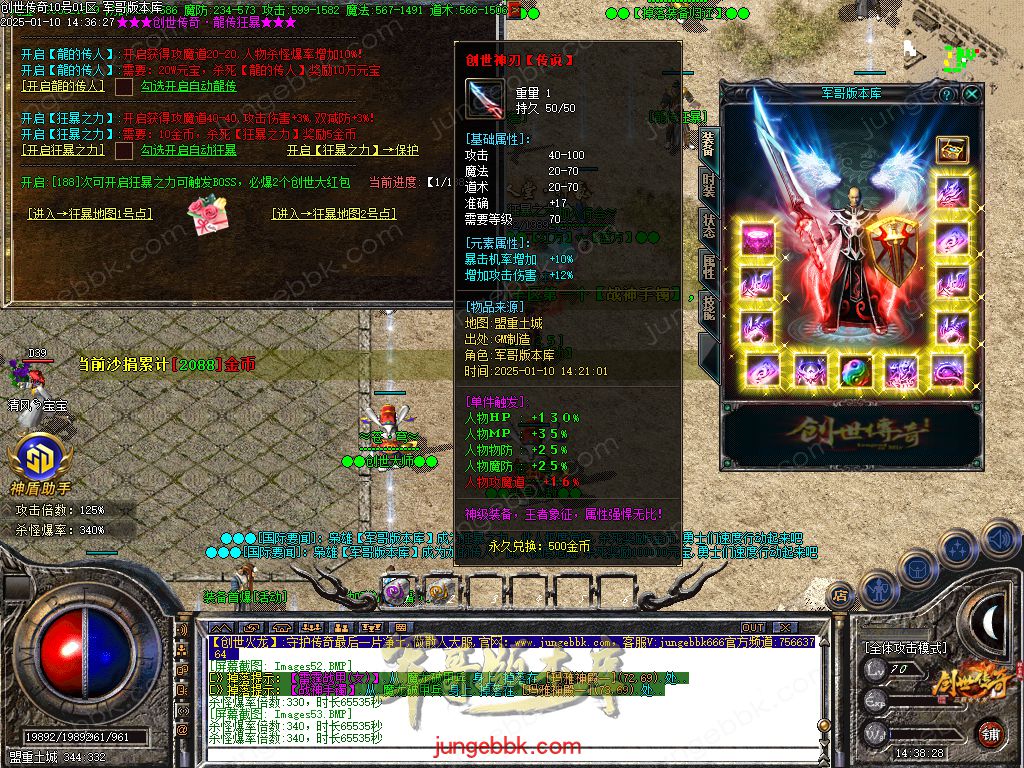The image size is (1024, 768).
Task: Switch to the 时装 fashion tab
Action: (x=708, y=186)
